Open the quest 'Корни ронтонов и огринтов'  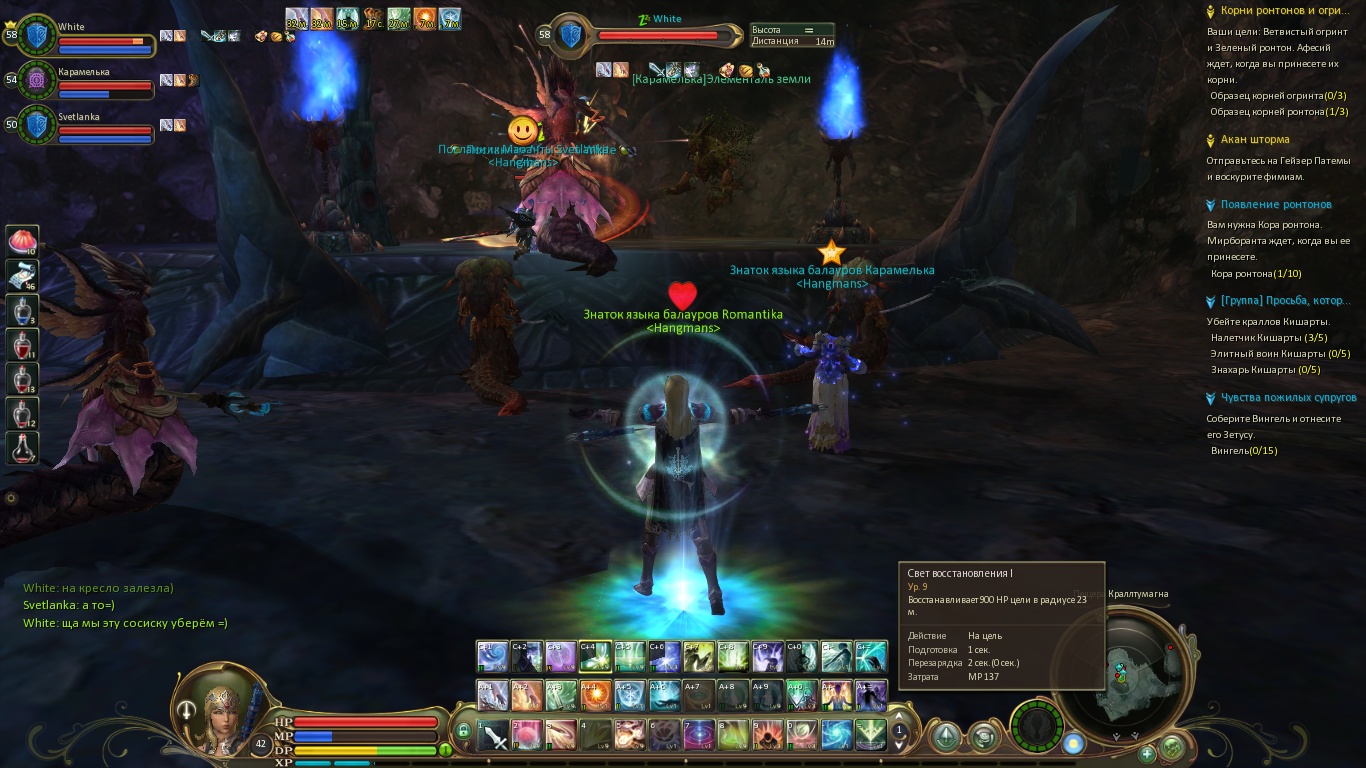pyautogui.click(x=1280, y=11)
